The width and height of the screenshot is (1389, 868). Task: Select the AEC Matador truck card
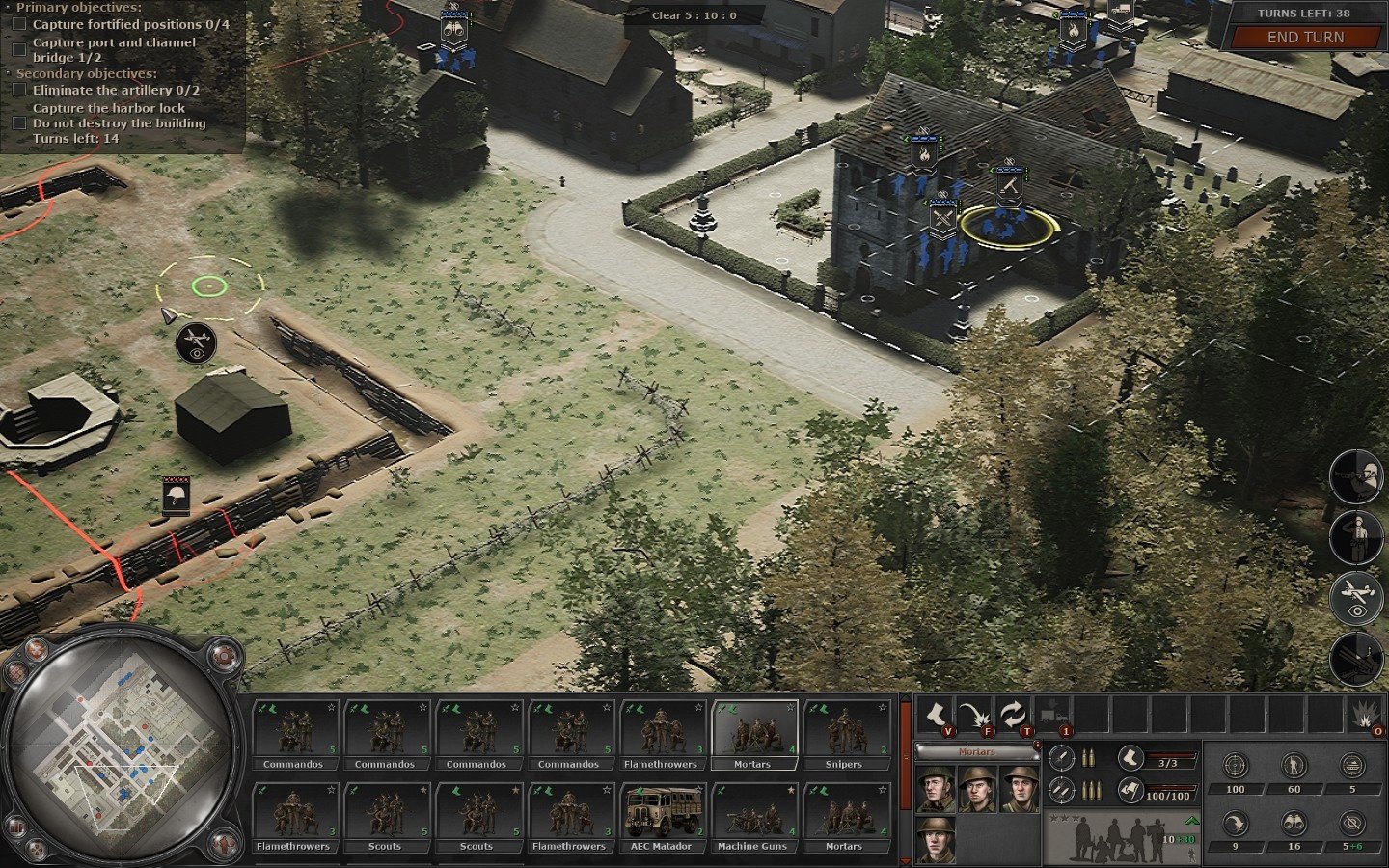coord(661,817)
